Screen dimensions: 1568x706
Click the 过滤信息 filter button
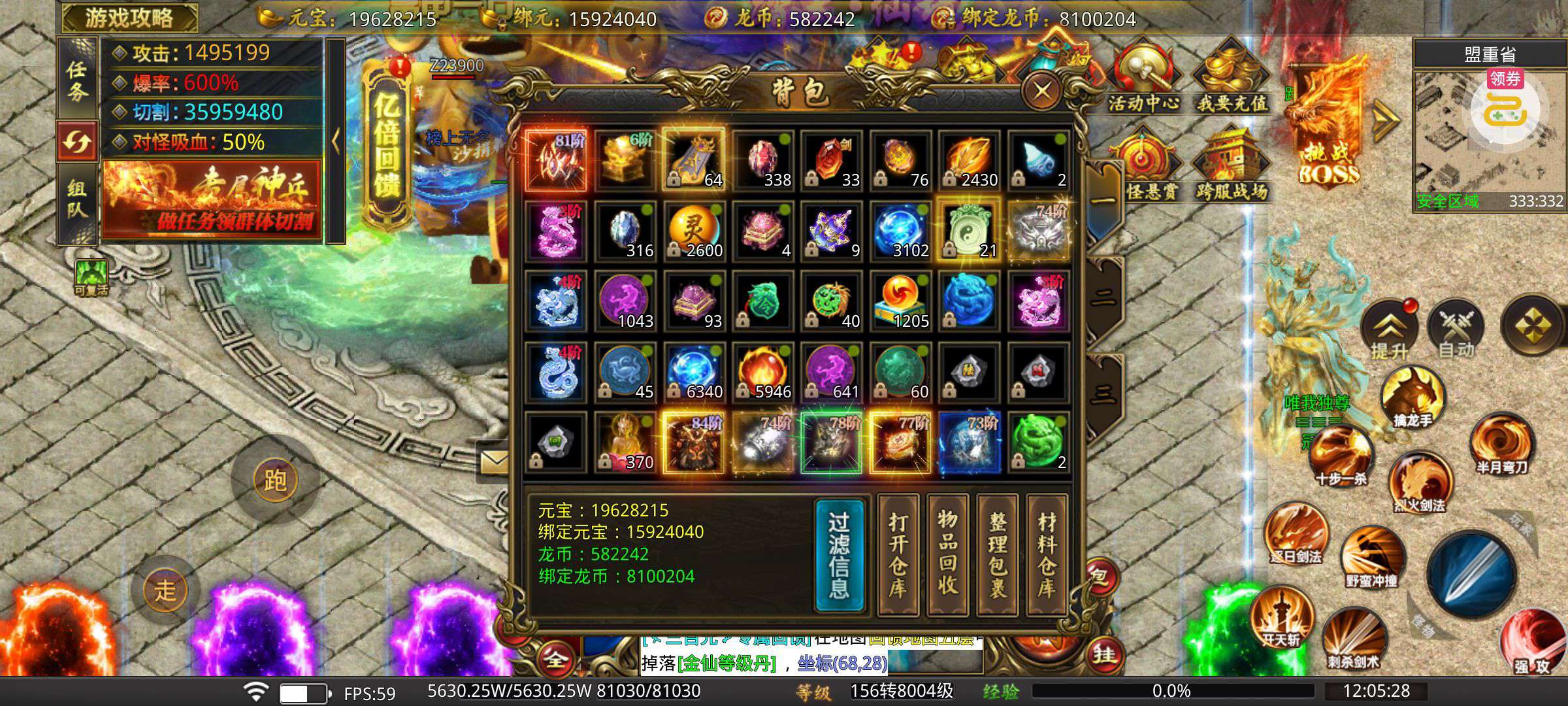pyautogui.click(x=840, y=555)
